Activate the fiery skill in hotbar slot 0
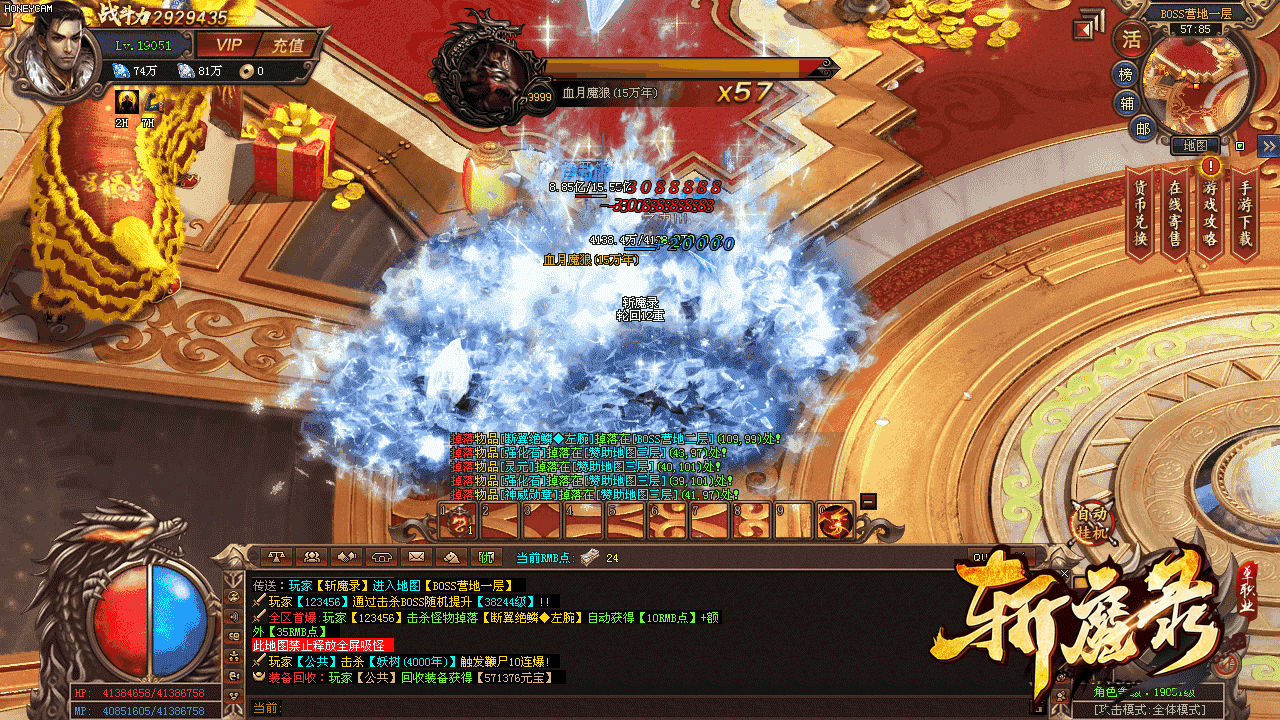Screen dimensions: 1280x720 tap(834, 520)
